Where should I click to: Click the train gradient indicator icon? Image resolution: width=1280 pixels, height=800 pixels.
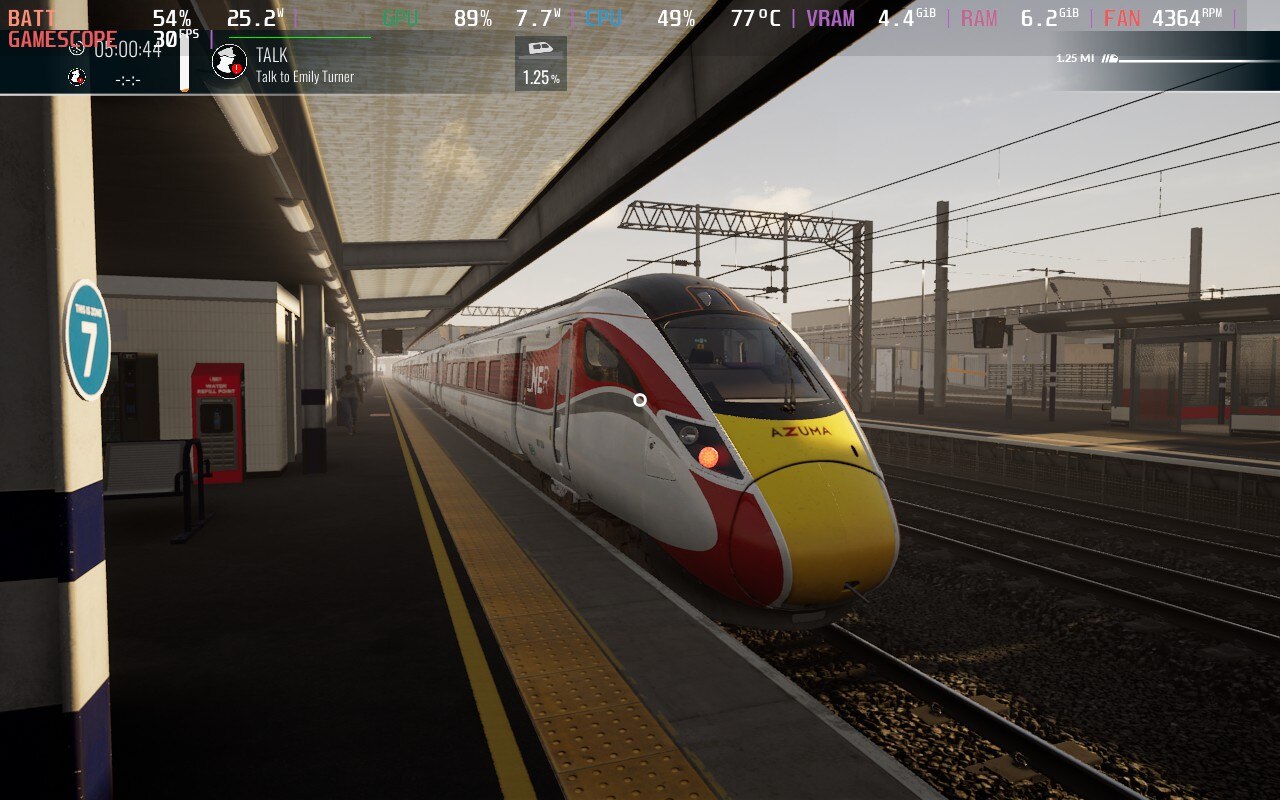click(x=540, y=49)
